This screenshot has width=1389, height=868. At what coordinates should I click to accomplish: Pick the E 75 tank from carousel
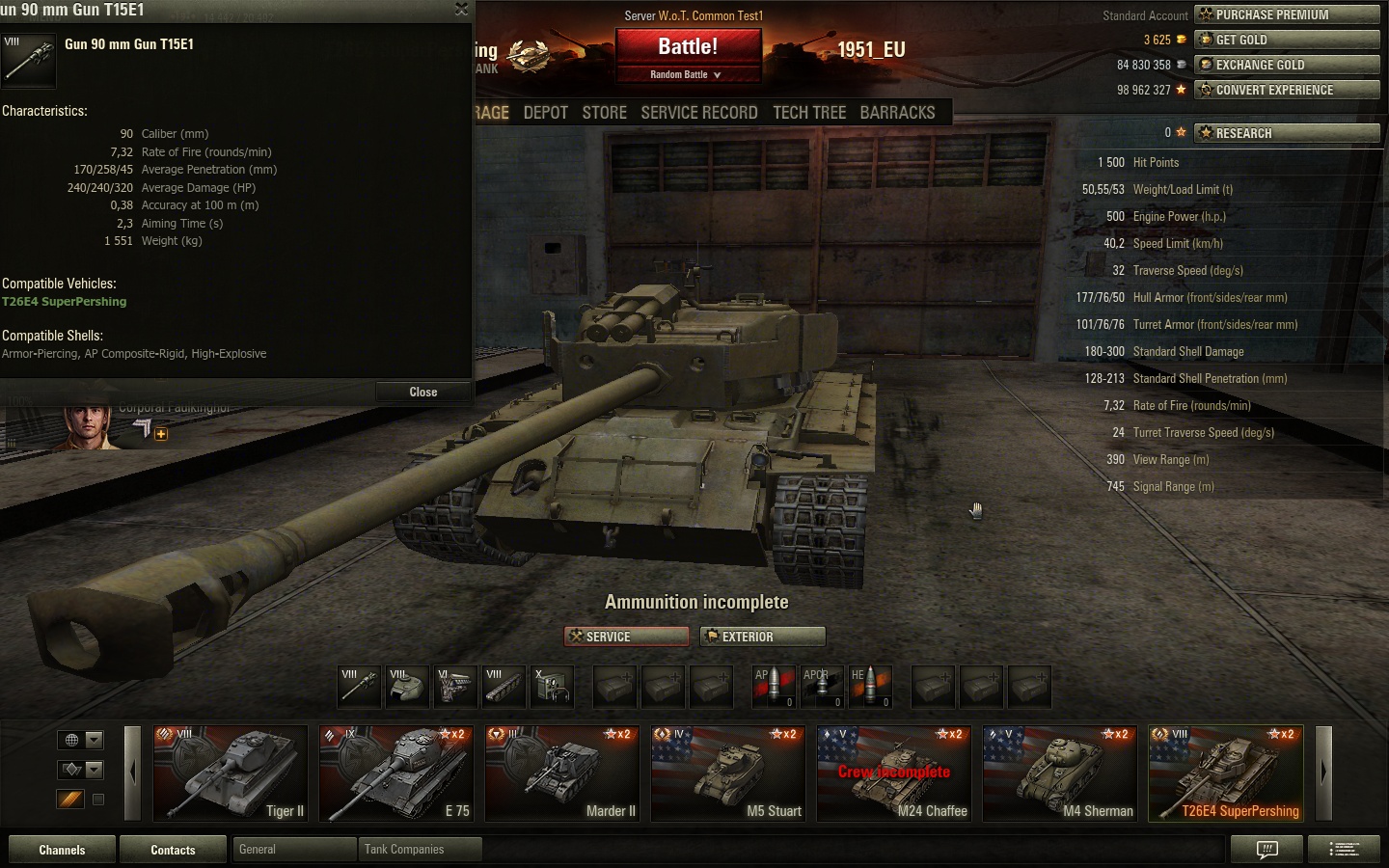(x=396, y=773)
